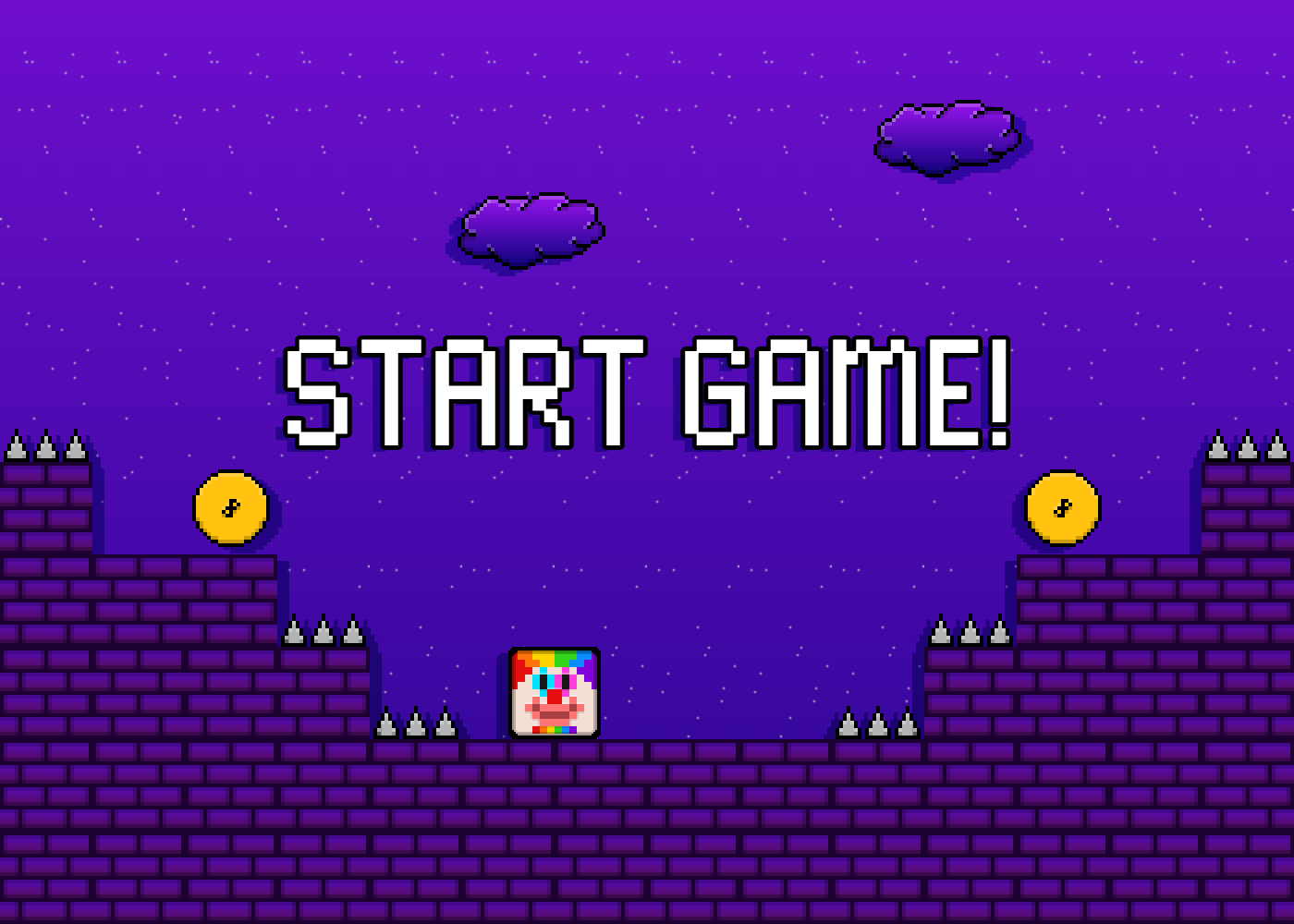
Task: Click the spikes on the top right ledge
Action: [x=1243, y=448]
